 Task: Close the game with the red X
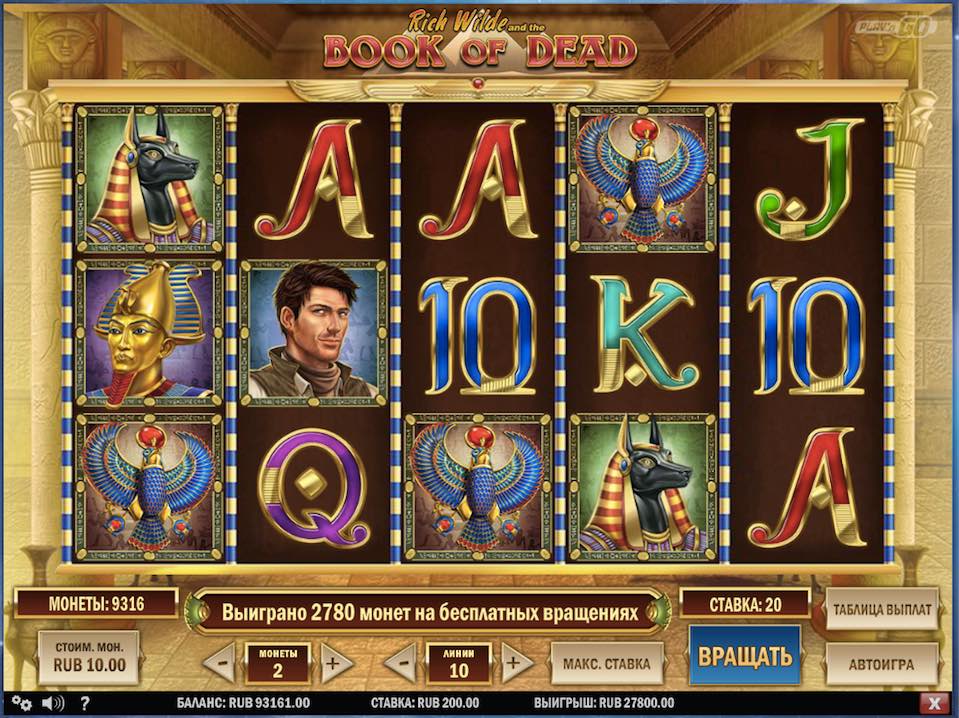(934, 703)
